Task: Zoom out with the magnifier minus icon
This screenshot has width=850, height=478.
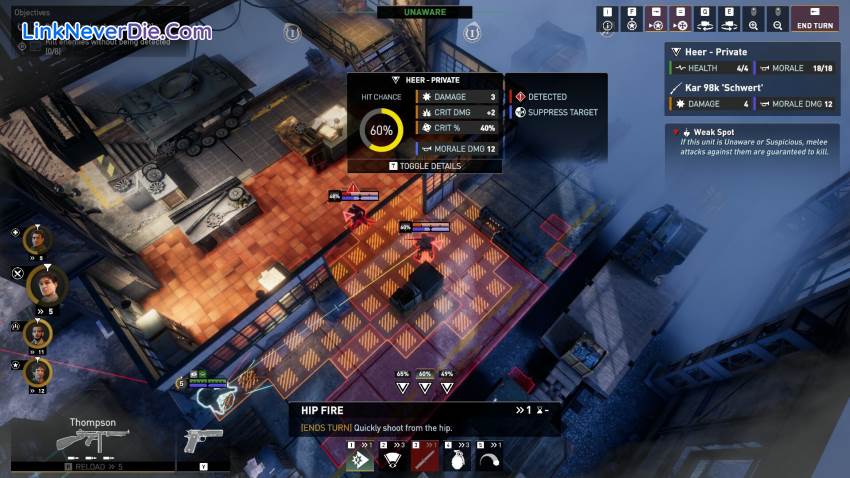Action: tap(777, 20)
